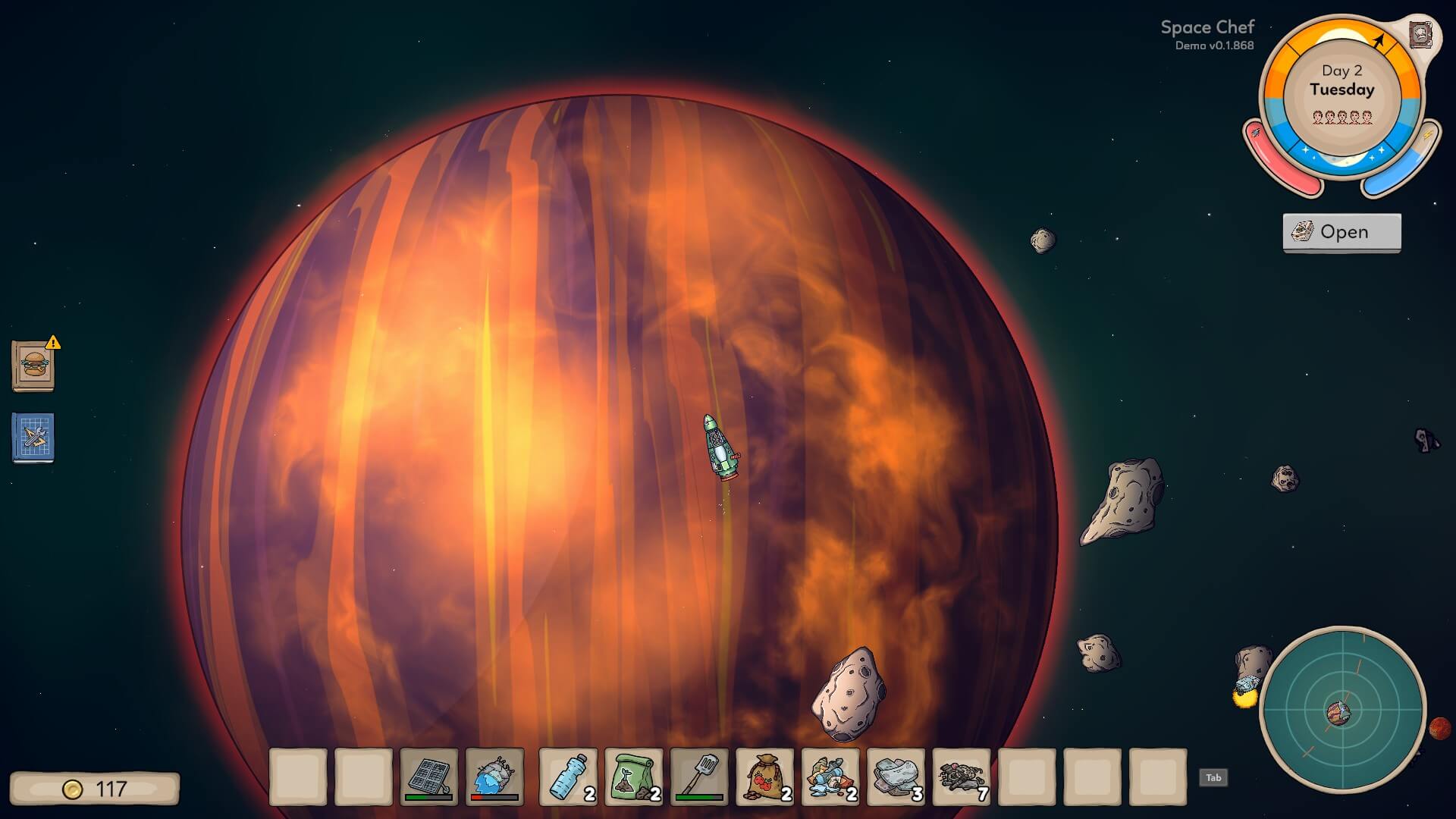Select the blue jet engine slot
Viewport: 1456px width, 819px height.
[x=494, y=777]
